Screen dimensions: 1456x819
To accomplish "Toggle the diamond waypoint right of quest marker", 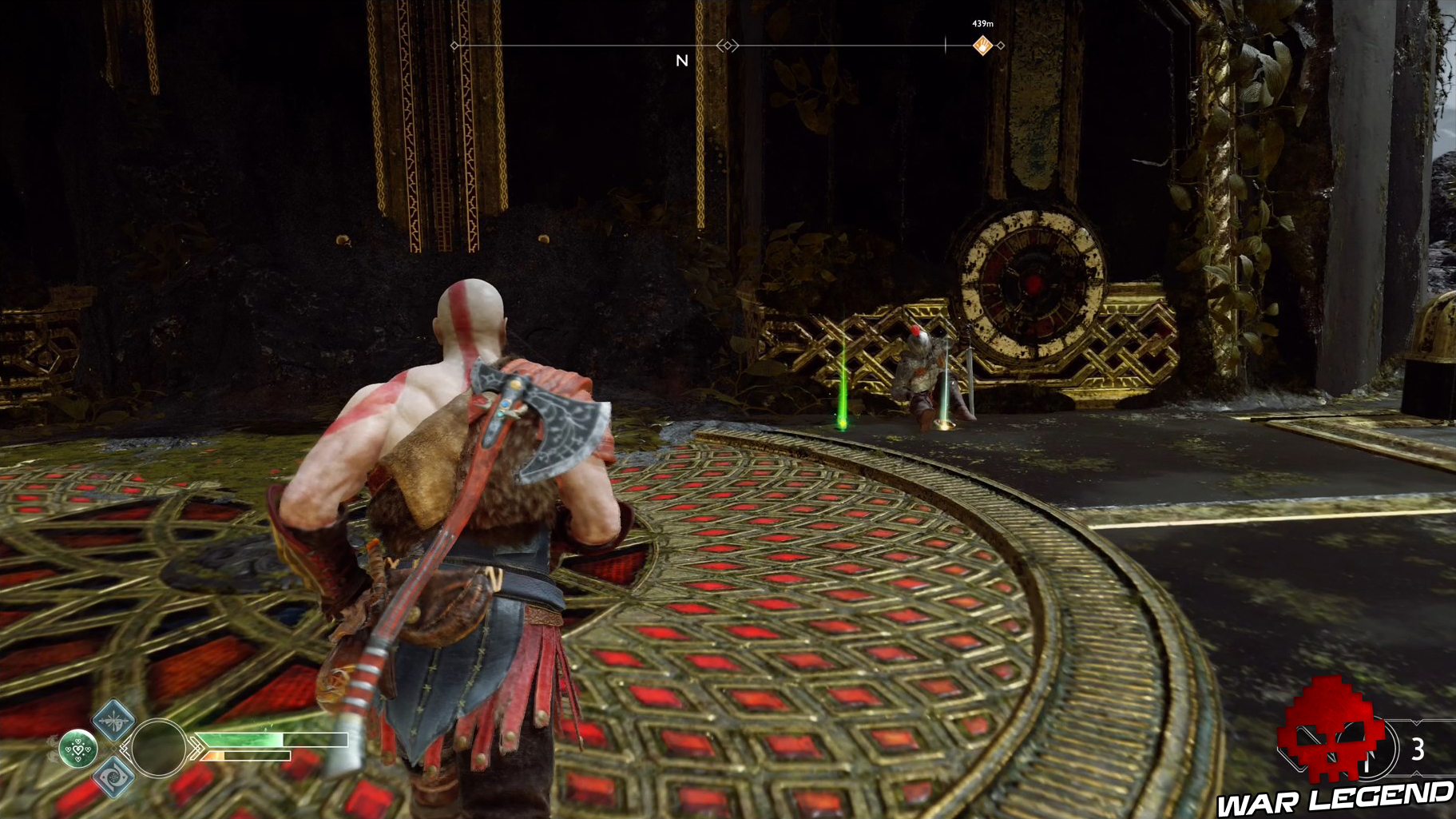I will pyautogui.click(x=1000, y=45).
